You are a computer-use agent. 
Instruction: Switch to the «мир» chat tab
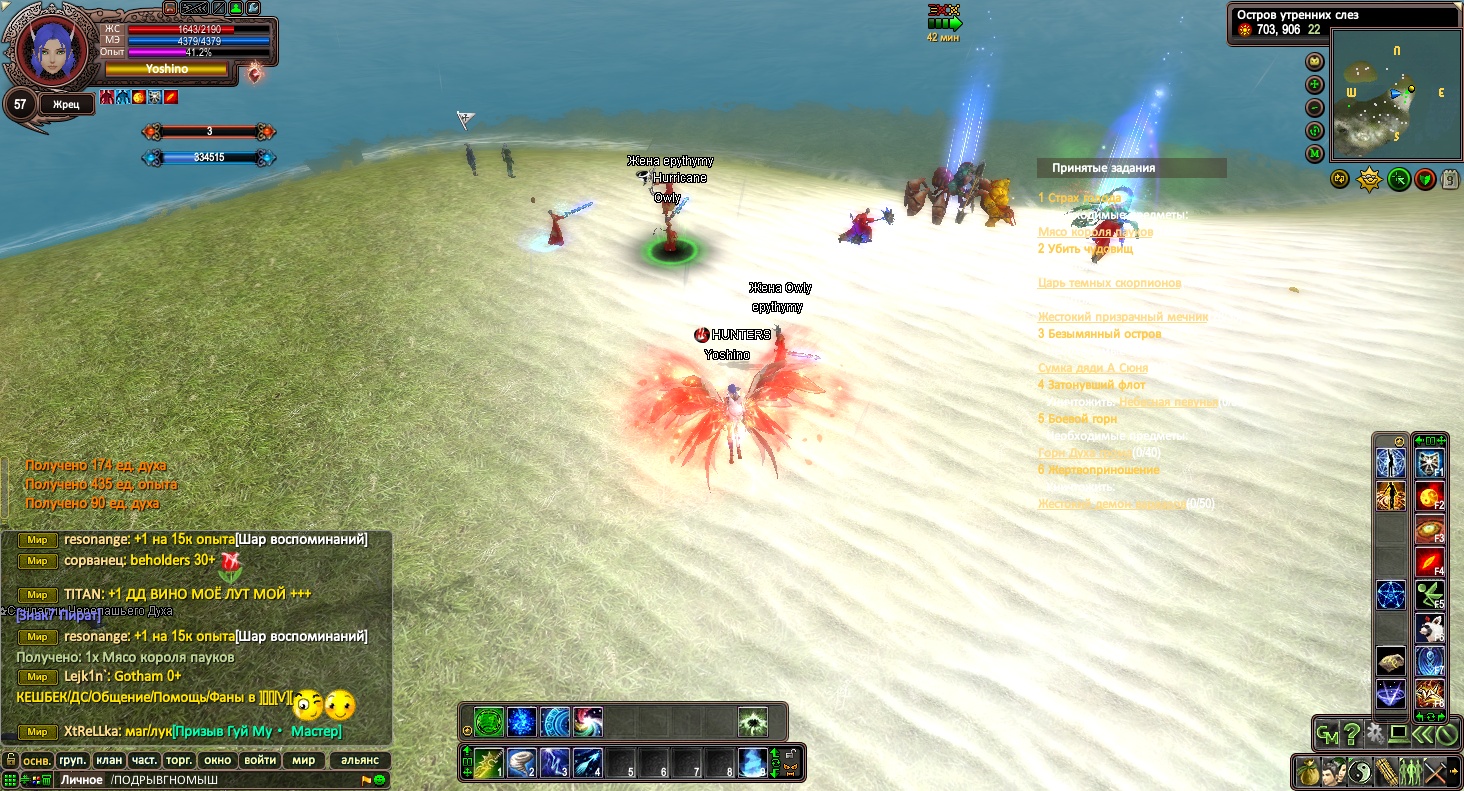coord(303,760)
